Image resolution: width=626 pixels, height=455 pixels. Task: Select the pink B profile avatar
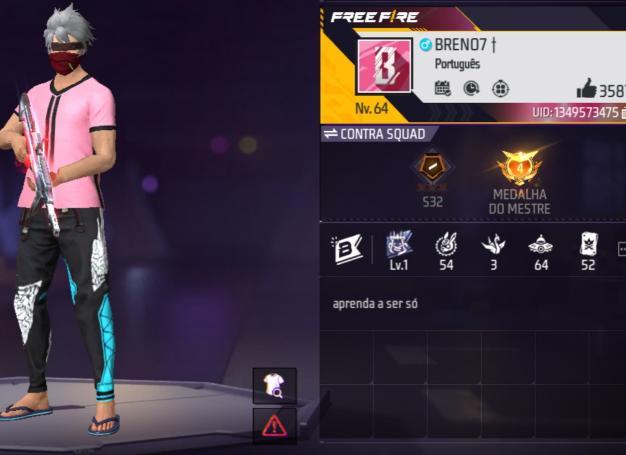point(383,66)
